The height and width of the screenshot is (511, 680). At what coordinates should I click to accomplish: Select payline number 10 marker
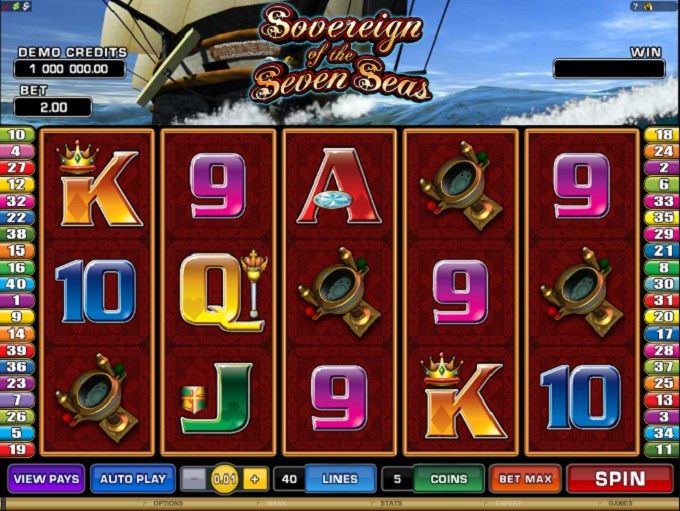[18, 135]
